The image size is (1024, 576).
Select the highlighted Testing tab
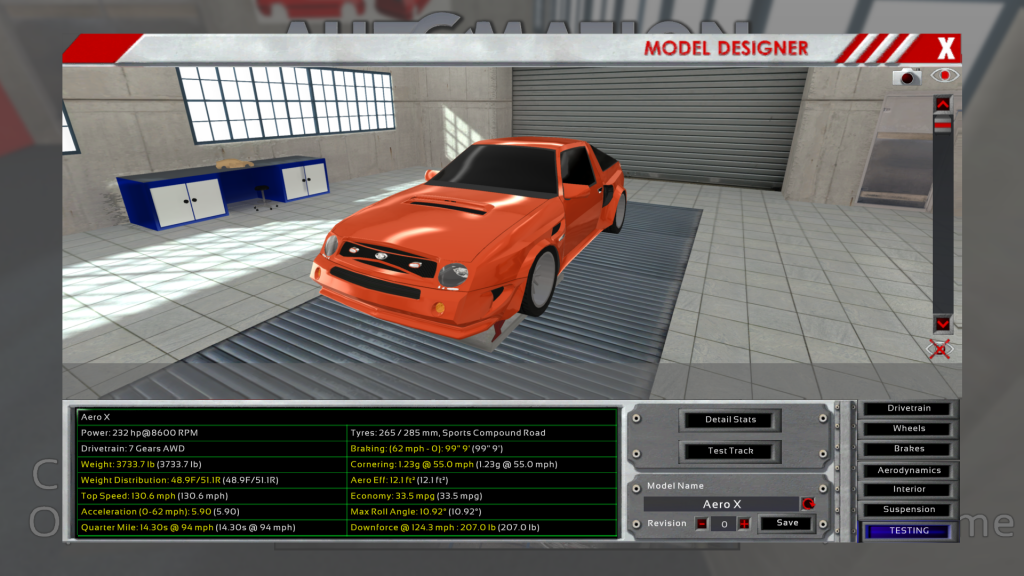(908, 531)
